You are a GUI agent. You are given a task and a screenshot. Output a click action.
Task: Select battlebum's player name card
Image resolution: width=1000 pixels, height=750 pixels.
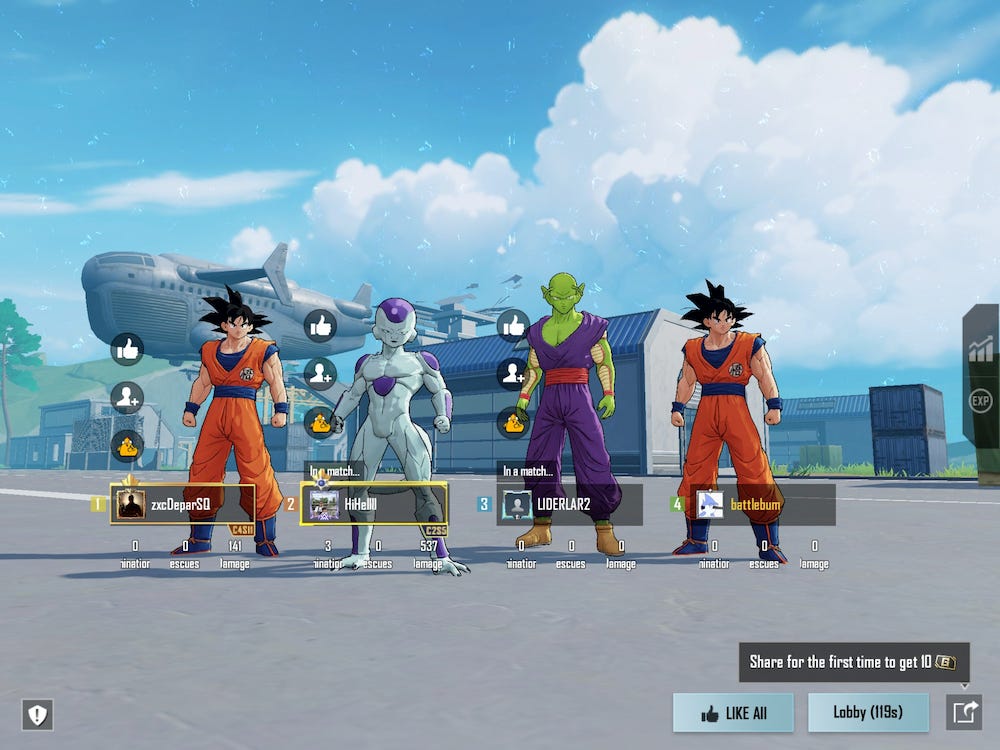(763, 504)
